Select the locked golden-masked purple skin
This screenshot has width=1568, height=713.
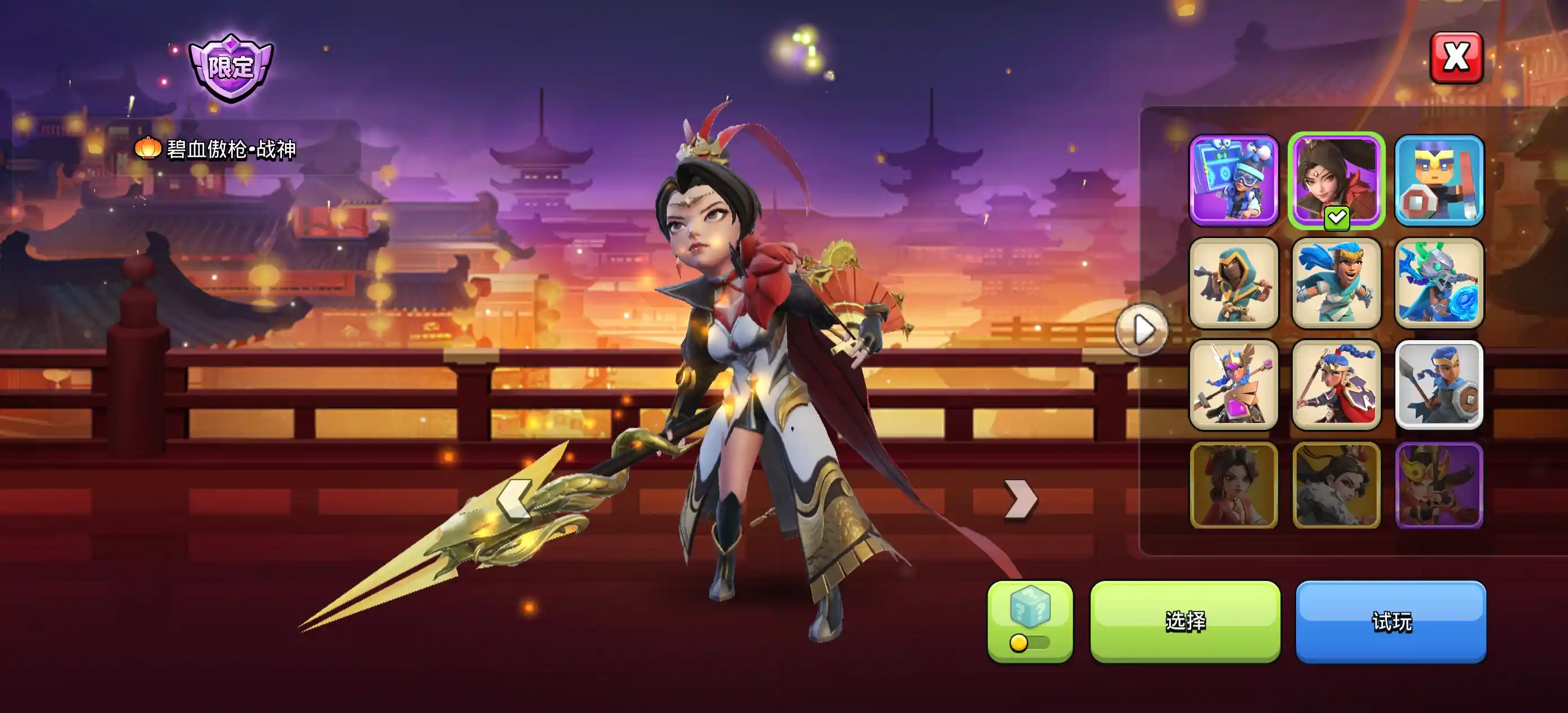pyautogui.click(x=1439, y=485)
